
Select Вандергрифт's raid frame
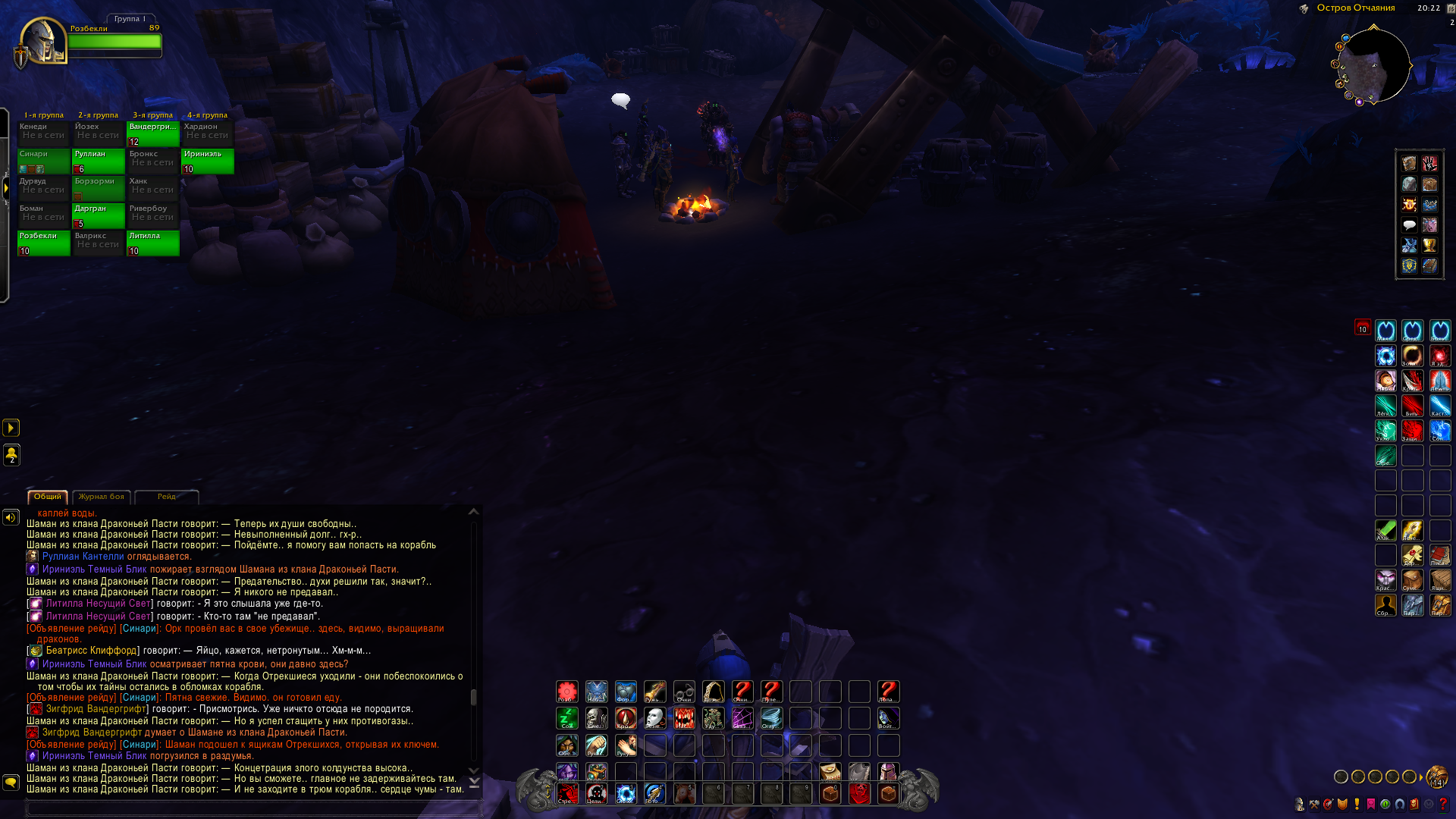pos(153,133)
